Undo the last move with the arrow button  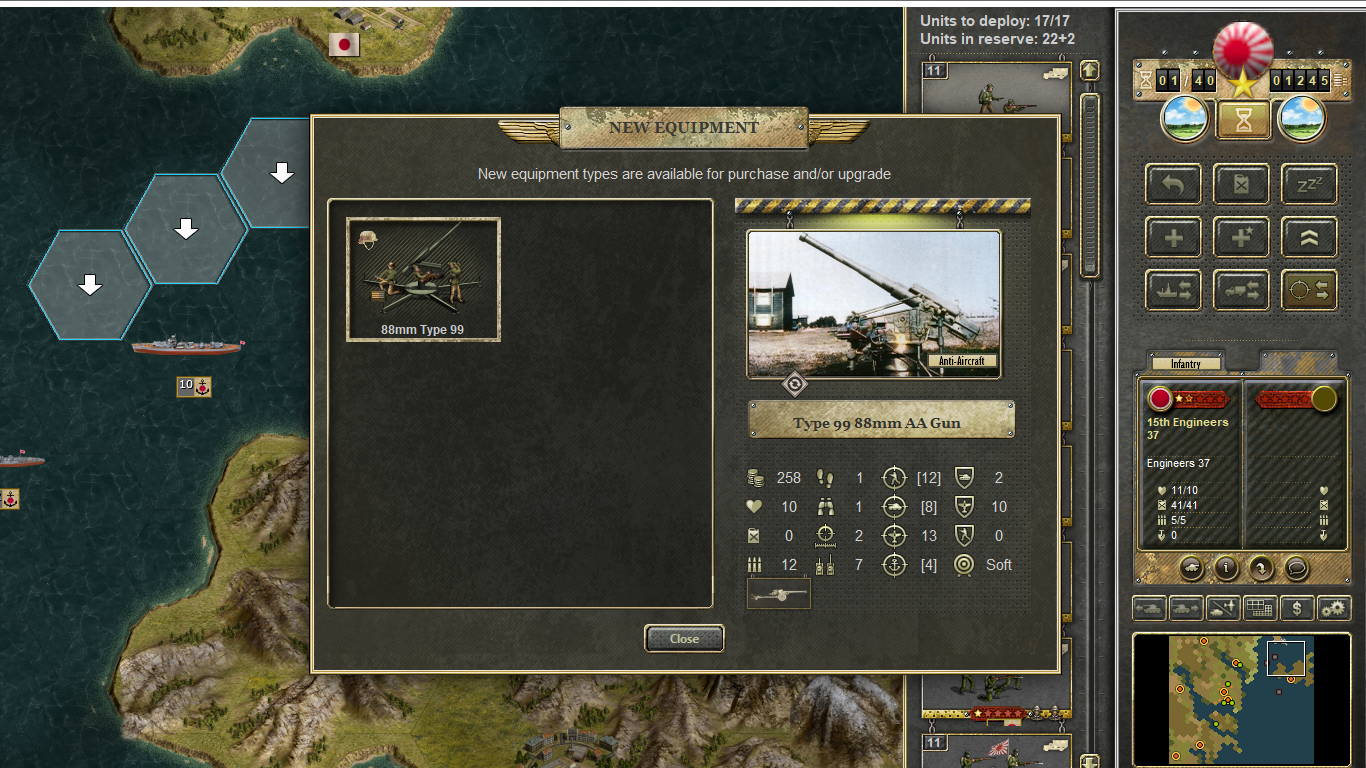[1173, 184]
